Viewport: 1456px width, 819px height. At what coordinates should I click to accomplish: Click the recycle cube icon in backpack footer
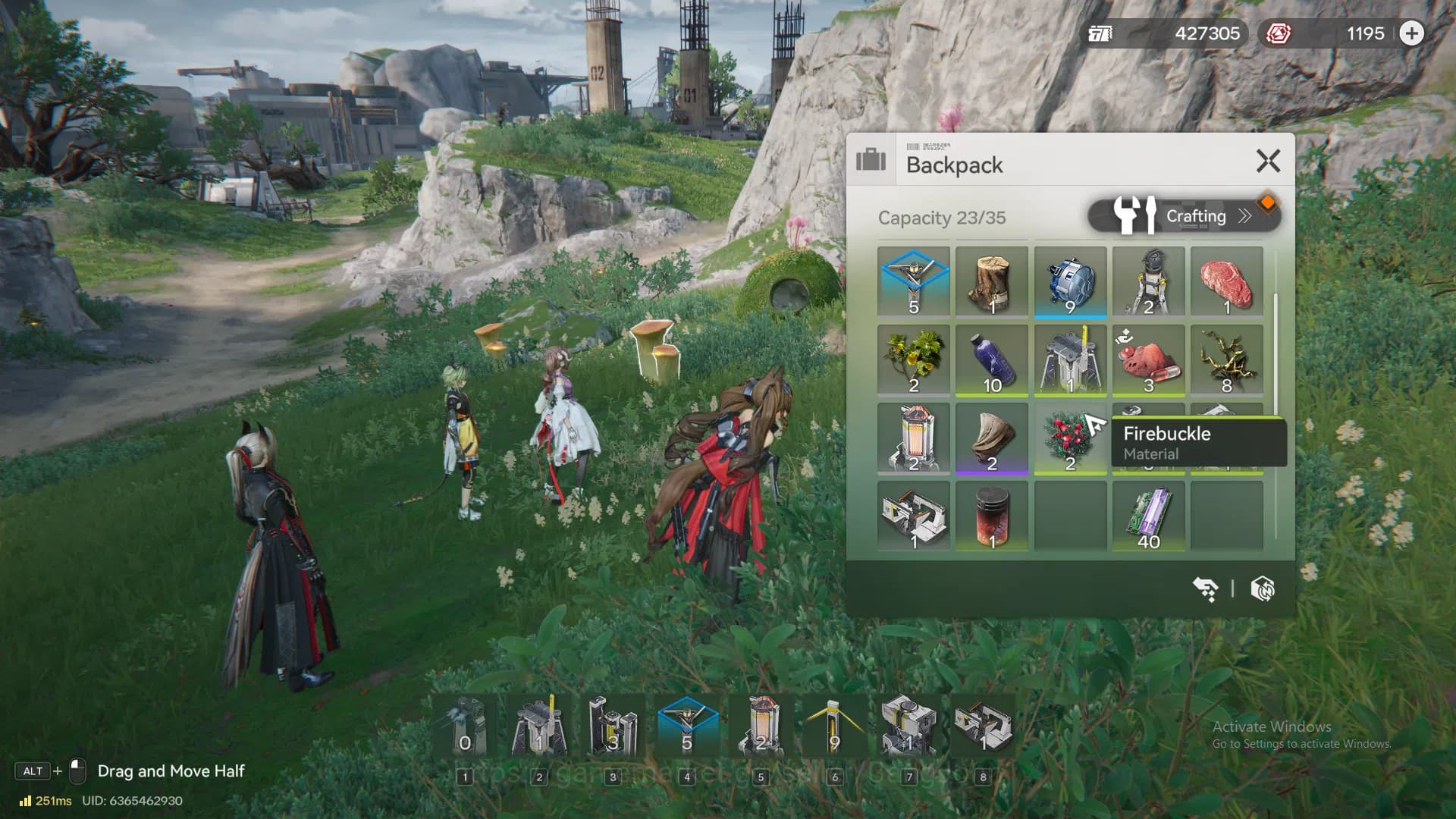point(1263,588)
